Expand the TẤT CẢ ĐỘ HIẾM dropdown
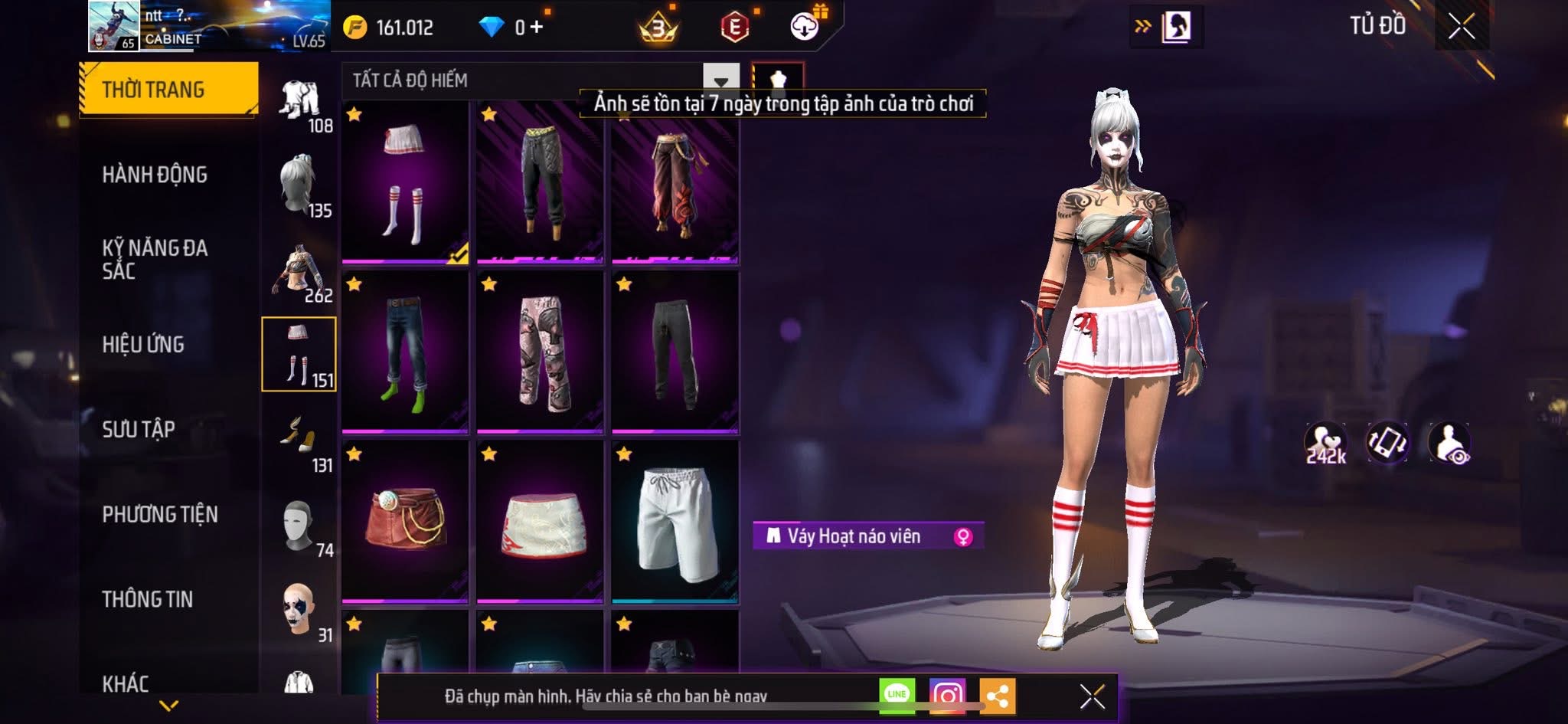The width and height of the screenshot is (1568, 724). point(720,80)
